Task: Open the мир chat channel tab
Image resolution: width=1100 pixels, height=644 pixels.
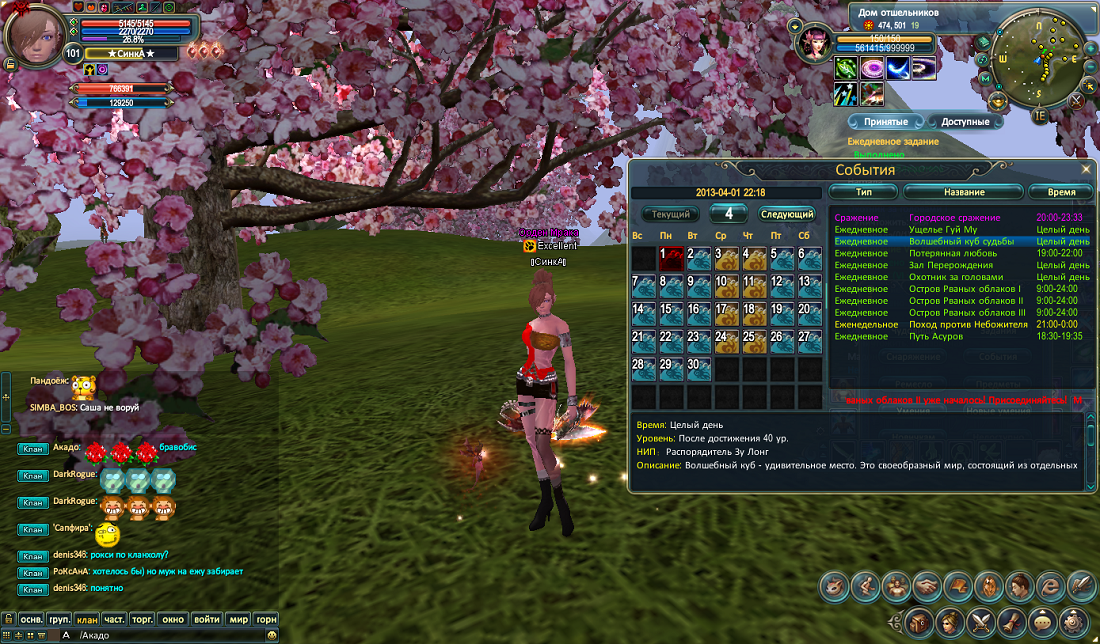Action: (237, 619)
